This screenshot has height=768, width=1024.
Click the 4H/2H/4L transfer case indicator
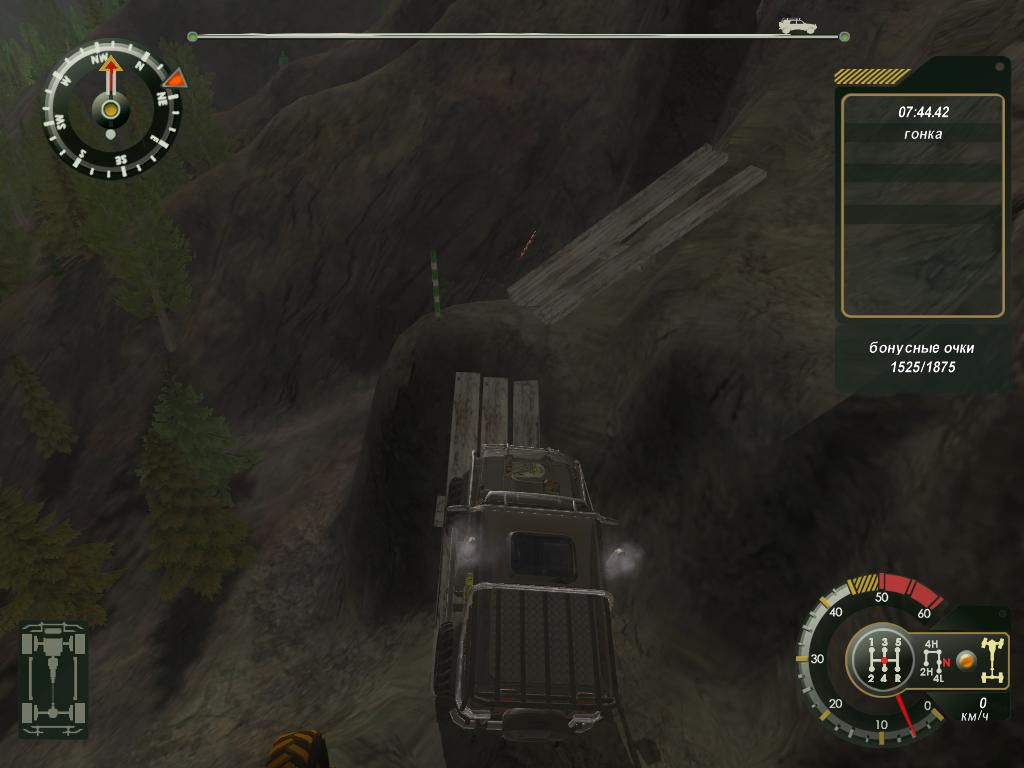click(x=934, y=659)
